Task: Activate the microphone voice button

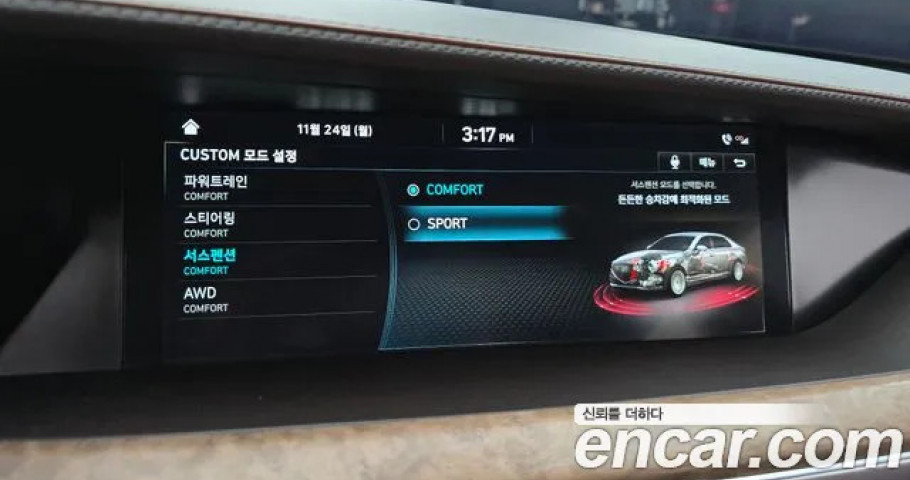Action: click(x=674, y=162)
